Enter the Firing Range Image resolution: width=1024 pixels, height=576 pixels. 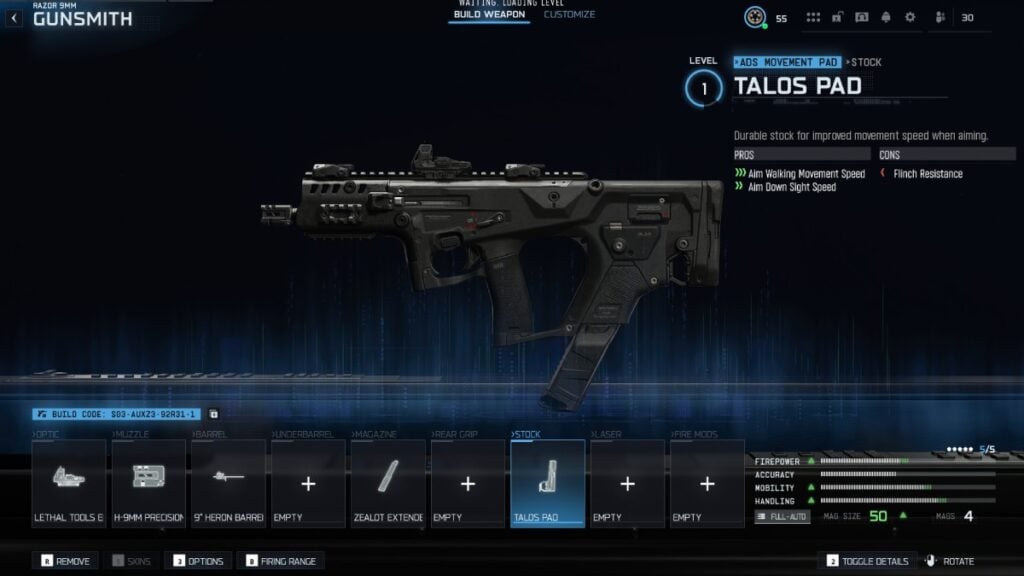point(280,561)
